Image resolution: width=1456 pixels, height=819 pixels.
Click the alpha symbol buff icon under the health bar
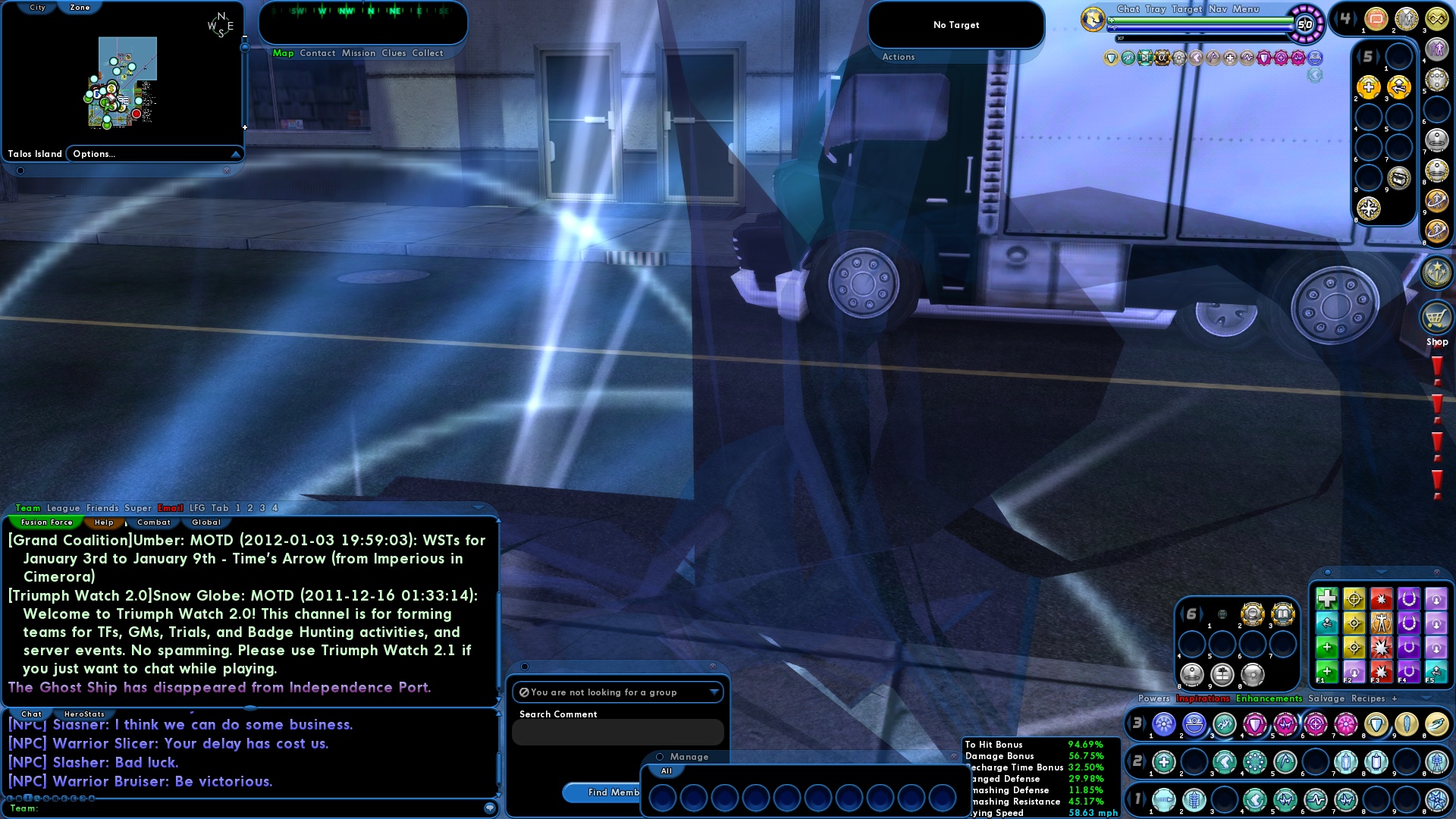coord(1162,57)
